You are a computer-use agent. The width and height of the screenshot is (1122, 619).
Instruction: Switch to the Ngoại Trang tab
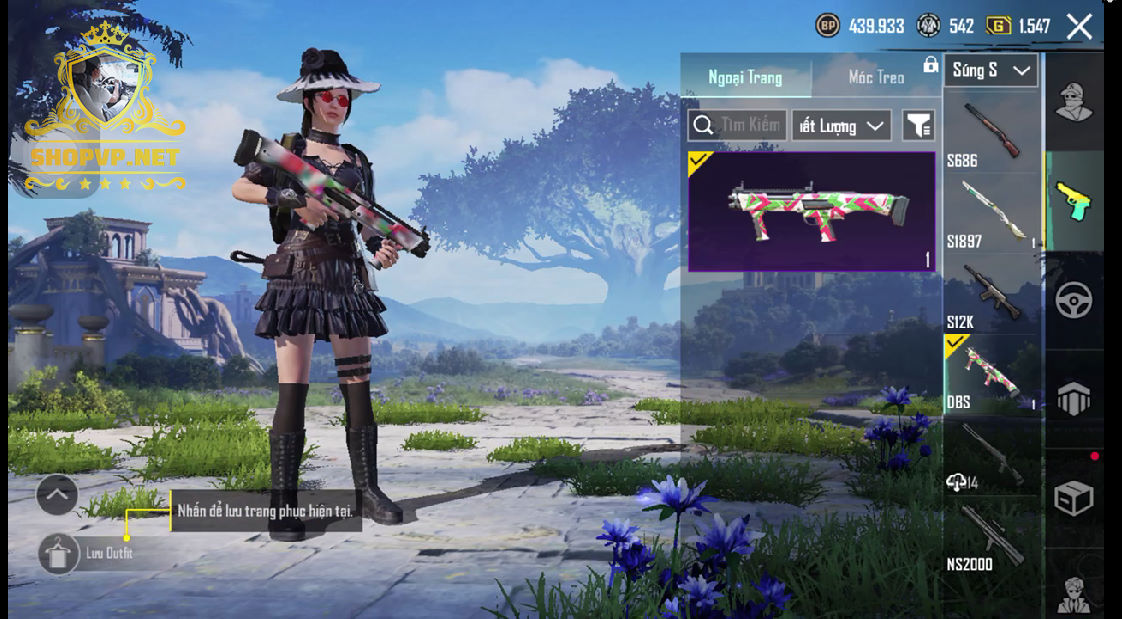click(x=745, y=77)
